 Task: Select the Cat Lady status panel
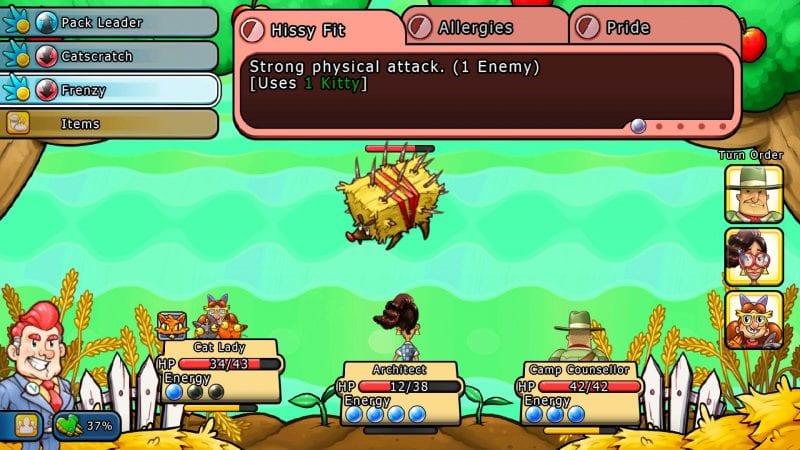pyautogui.click(x=218, y=370)
